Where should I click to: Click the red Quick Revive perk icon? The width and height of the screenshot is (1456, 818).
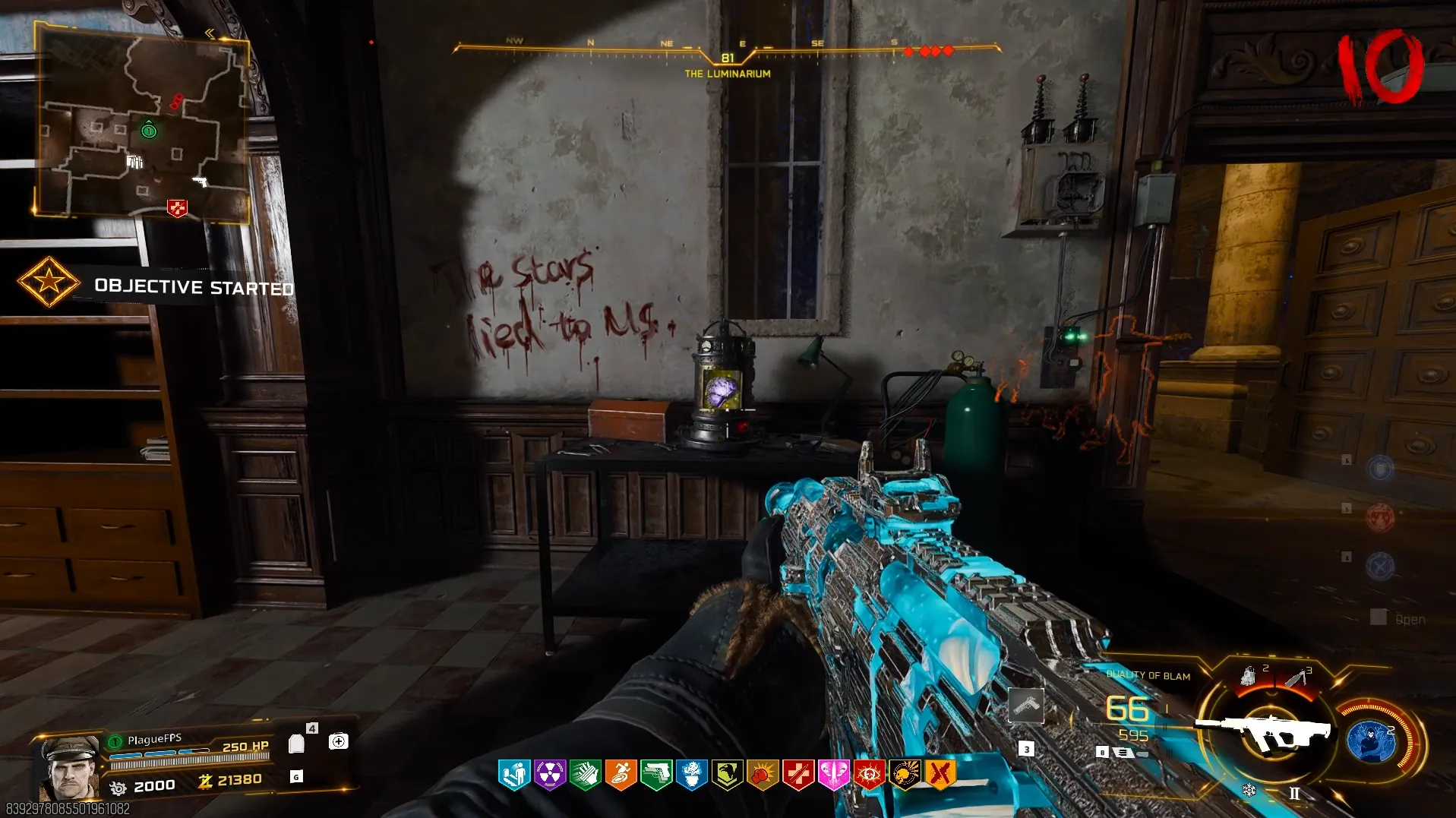(x=798, y=775)
